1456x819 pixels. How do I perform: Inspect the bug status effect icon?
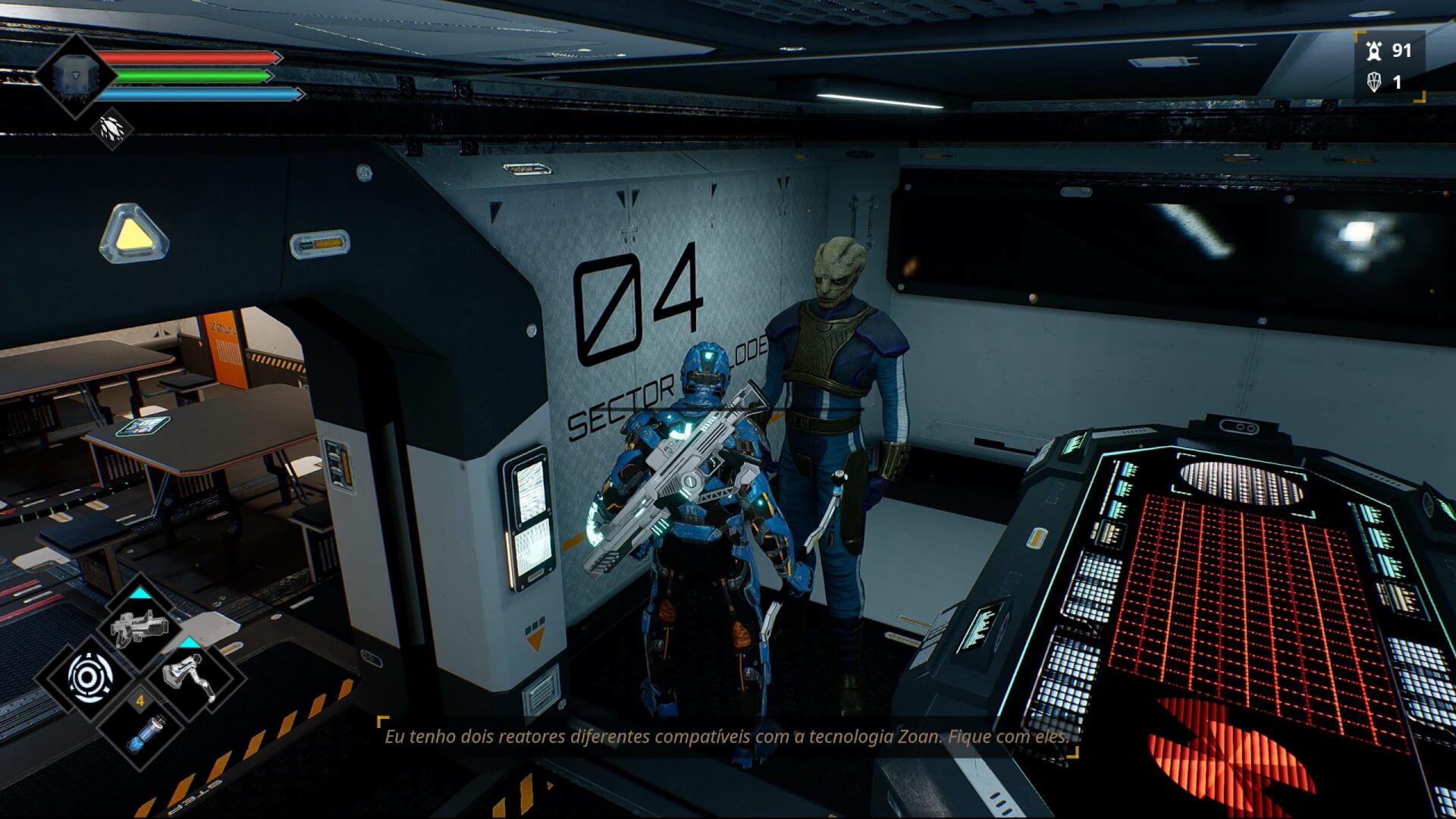[111, 128]
